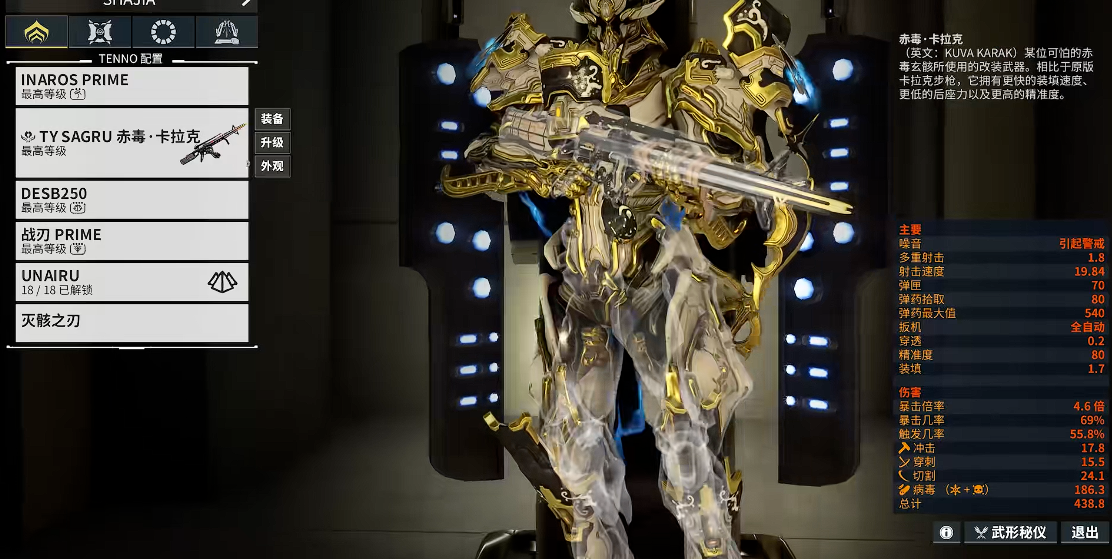Open the 战刃 PRIME melee weapon slot
The width and height of the screenshot is (1112, 559).
pos(132,241)
